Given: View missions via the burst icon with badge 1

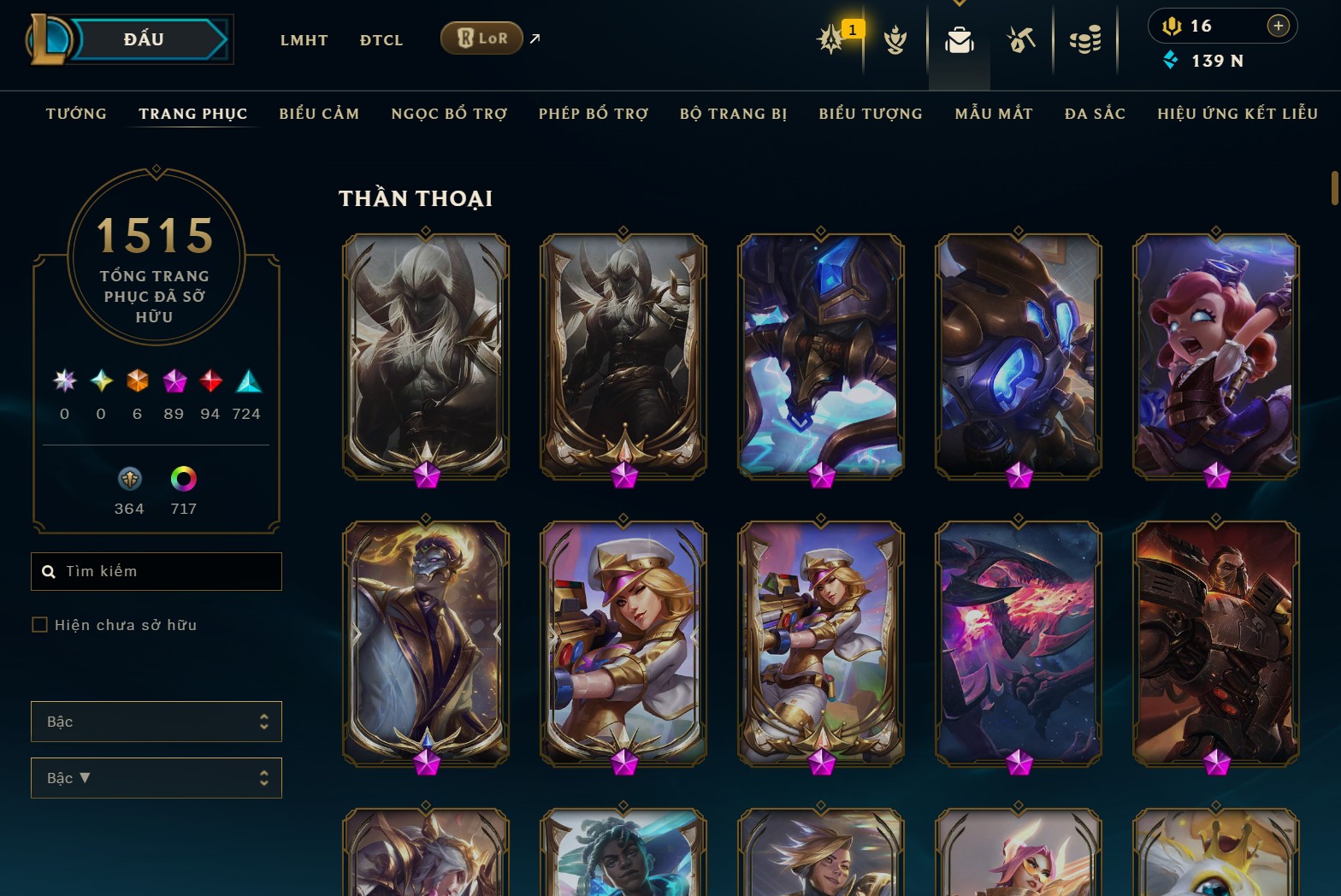Looking at the screenshot, I should click(830, 38).
